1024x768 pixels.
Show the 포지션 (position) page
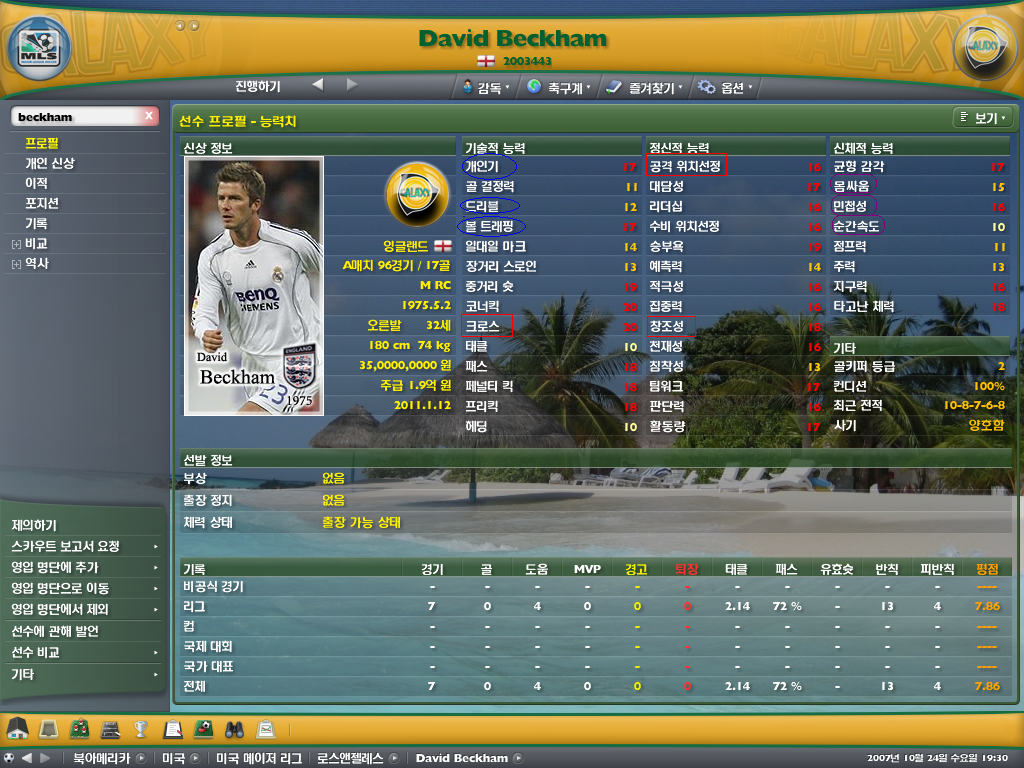pos(42,203)
